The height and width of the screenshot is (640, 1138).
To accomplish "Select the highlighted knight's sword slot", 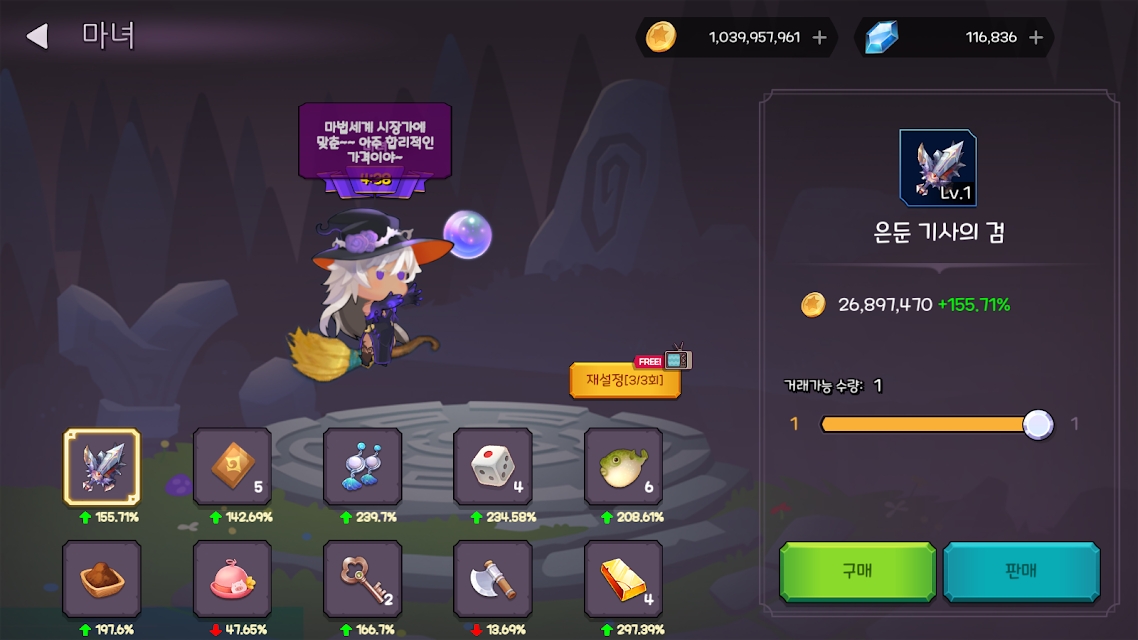I will (x=102, y=467).
